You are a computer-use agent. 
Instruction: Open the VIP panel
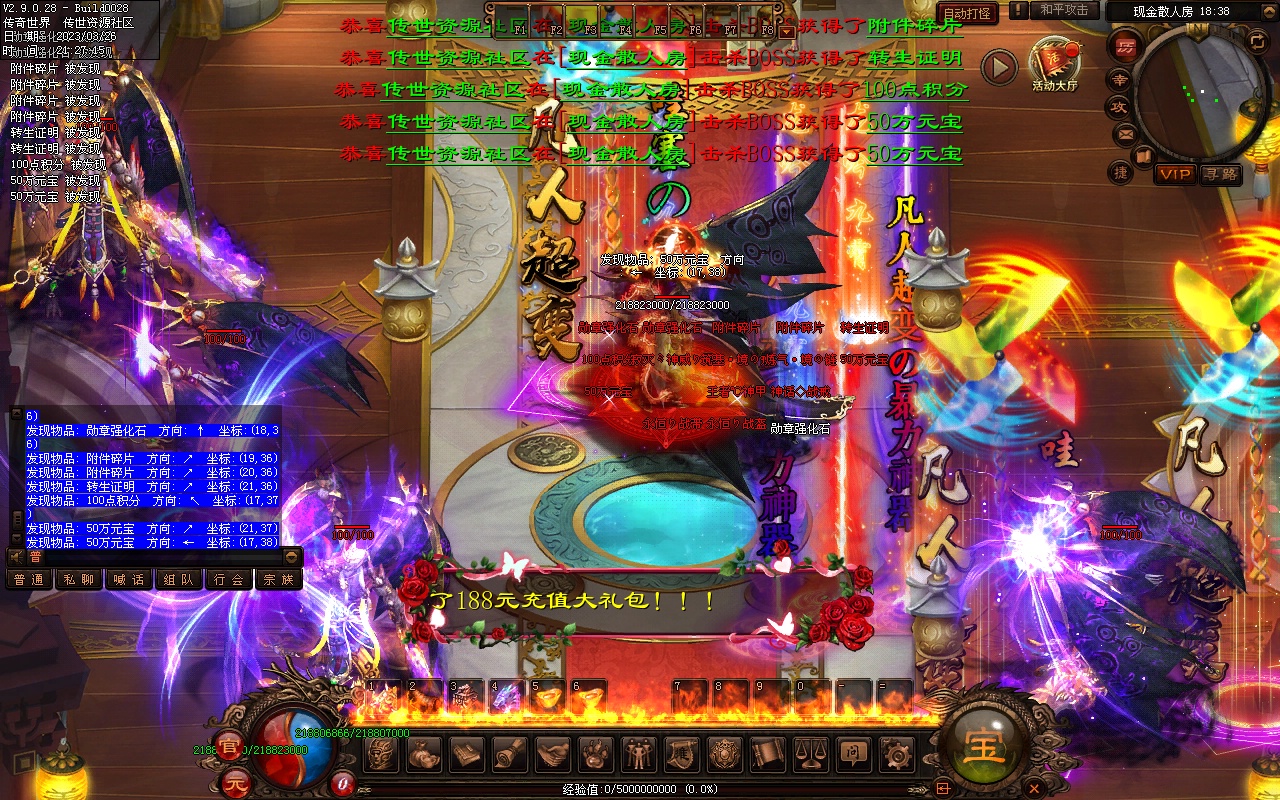tap(1175, 174)
